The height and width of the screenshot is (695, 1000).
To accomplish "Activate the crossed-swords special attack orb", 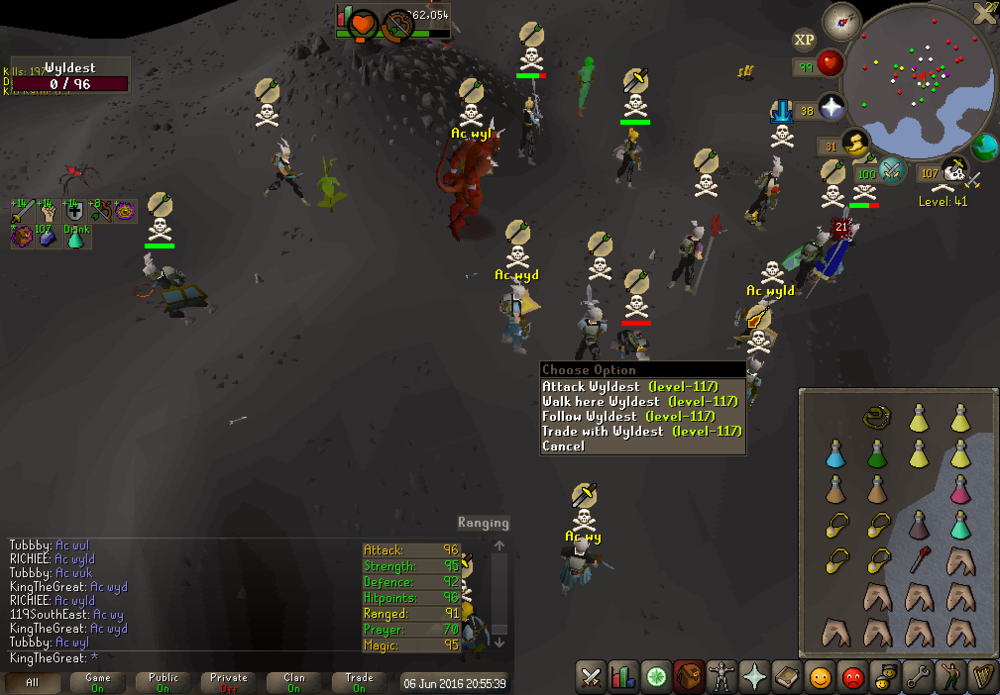I will pos(892,171).
